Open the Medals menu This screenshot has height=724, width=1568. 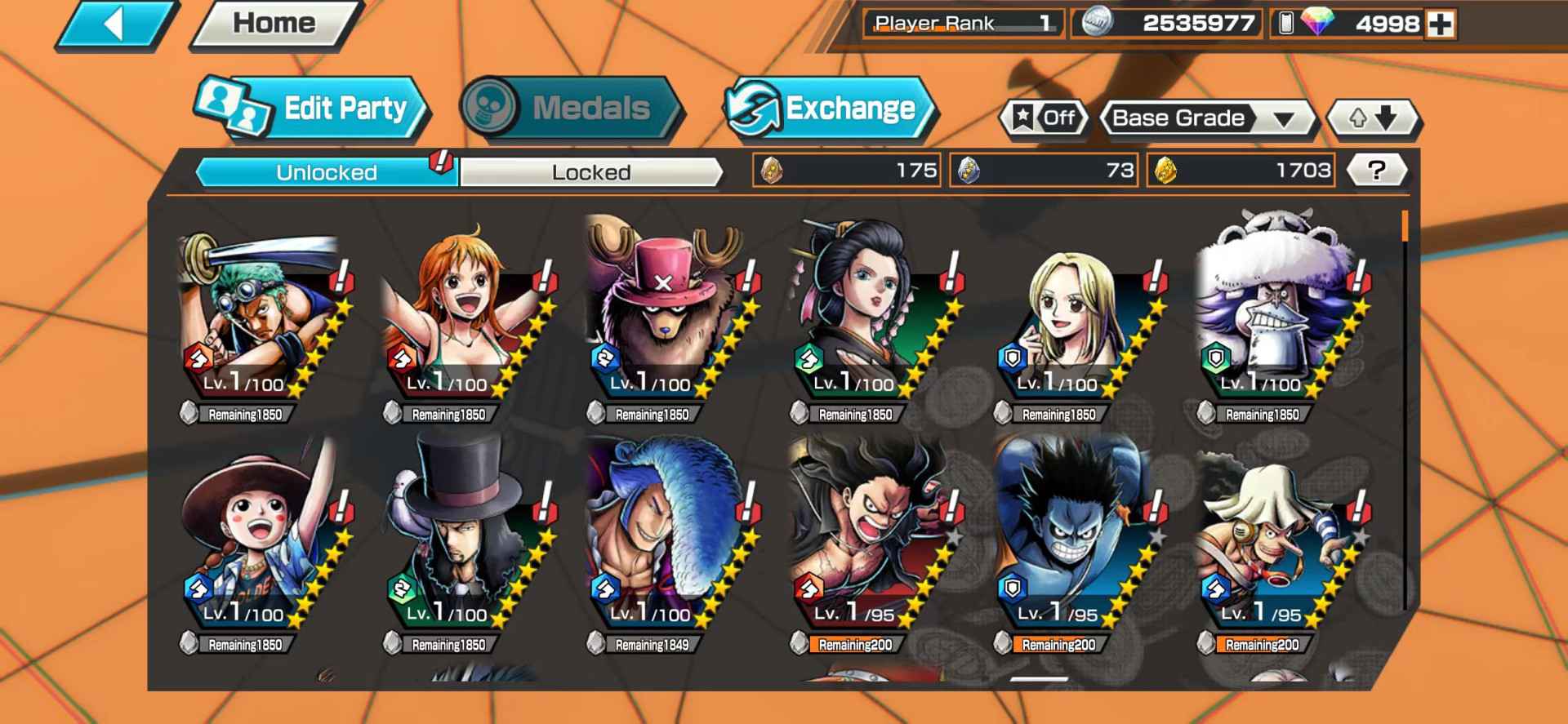pos(571,108)
